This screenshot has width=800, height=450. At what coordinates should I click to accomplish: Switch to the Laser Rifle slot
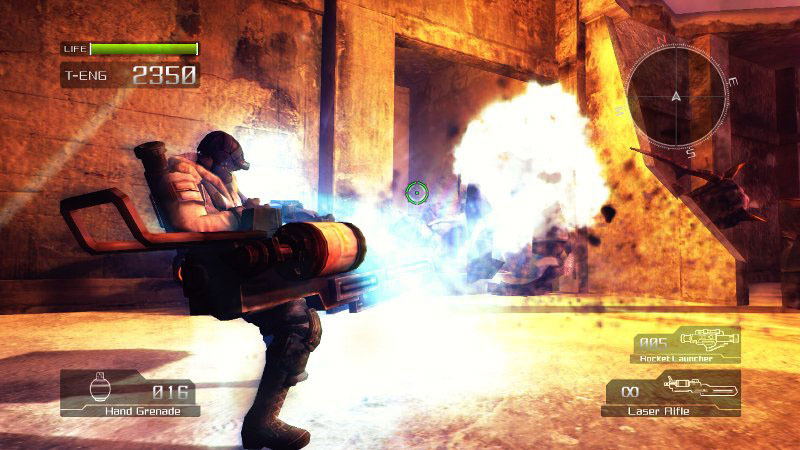click(x=671, y=393)
